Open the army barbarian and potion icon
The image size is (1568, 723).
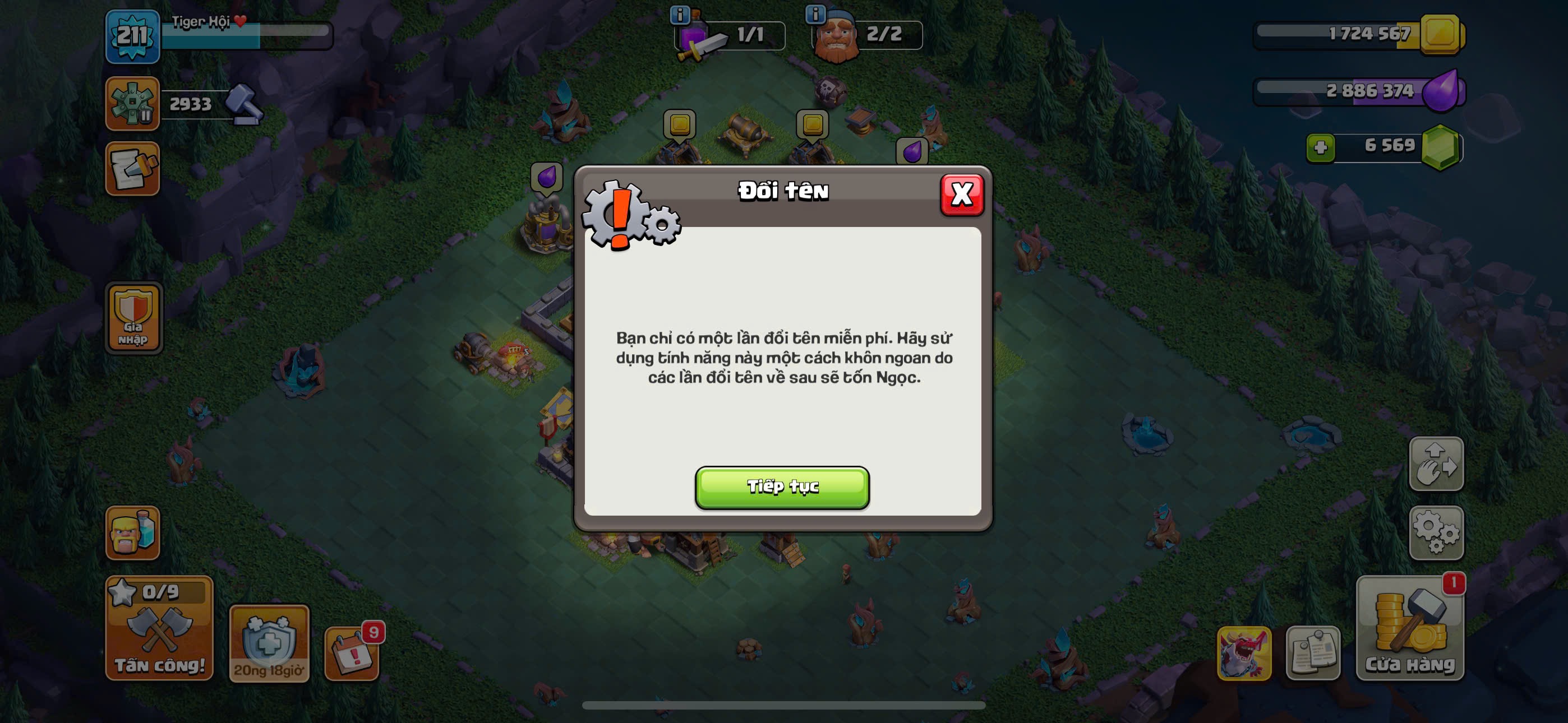[132, 532]
